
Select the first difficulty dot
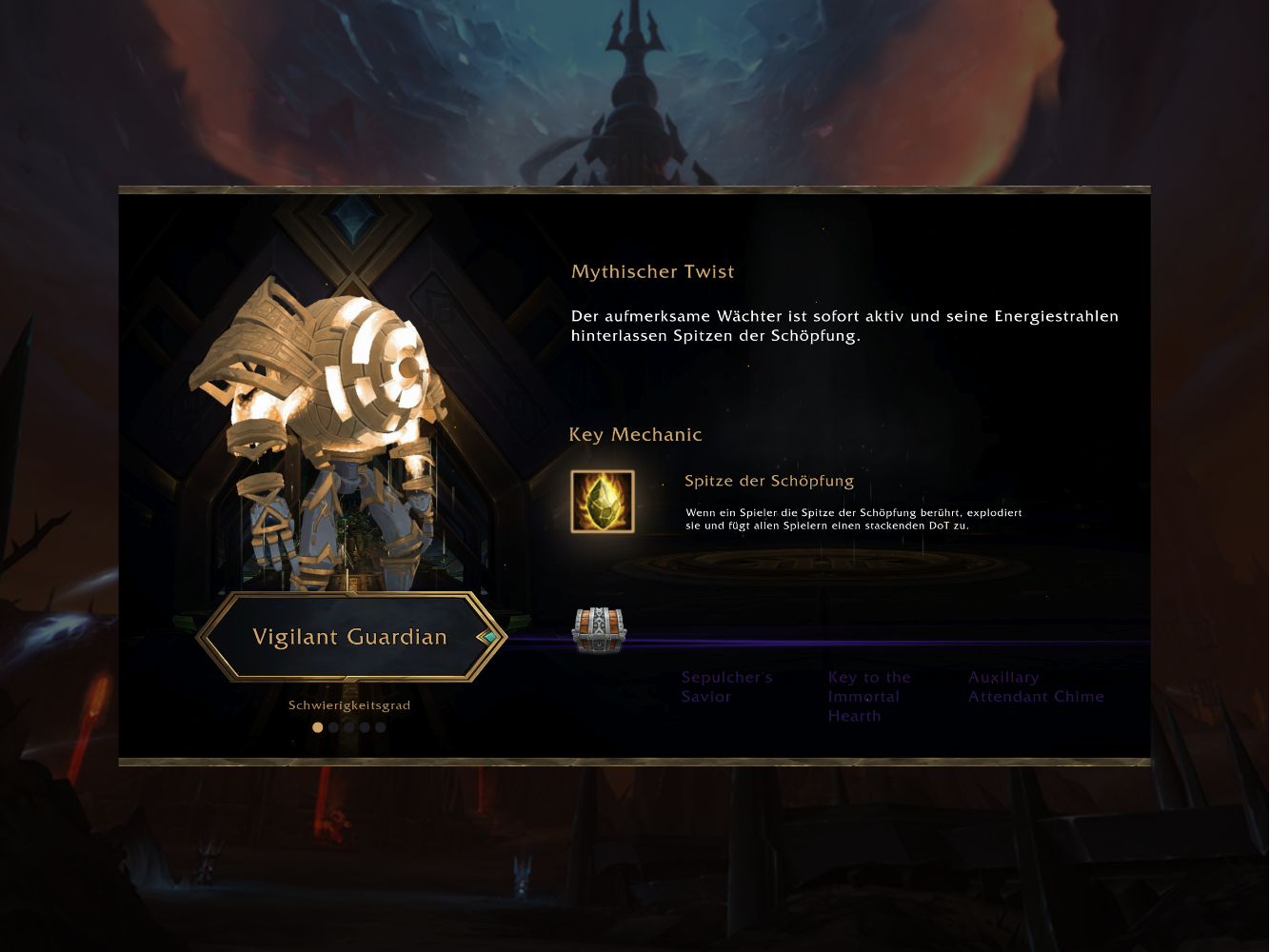[x=318, y=726]
